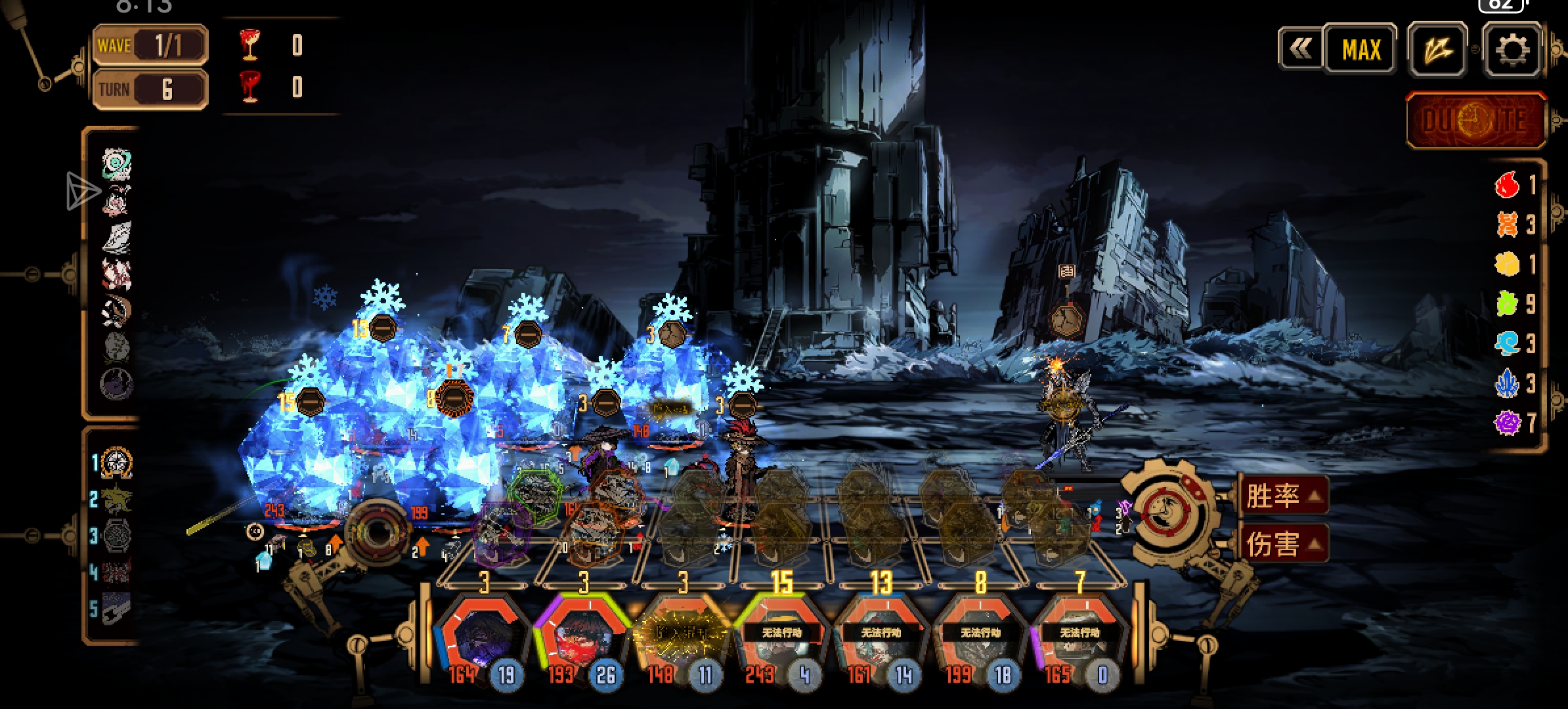
Task: Click the grey paper-plane arrow icon
Action: click(x=83, y=191)
